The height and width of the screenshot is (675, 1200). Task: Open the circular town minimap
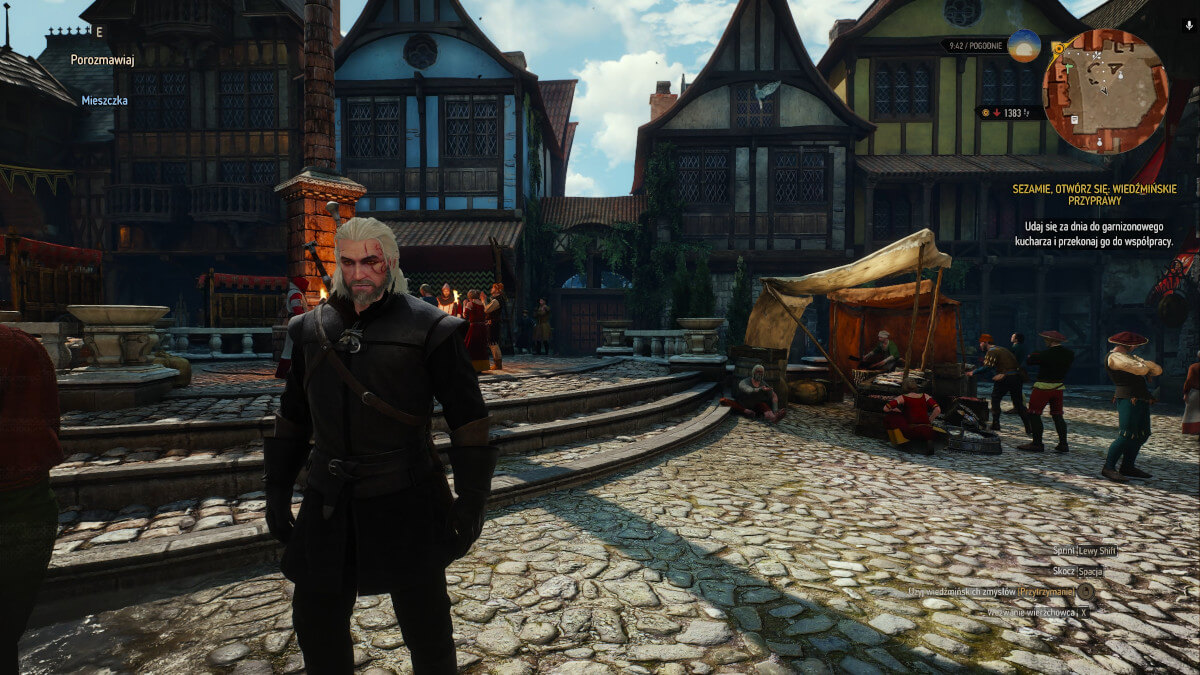1104,91
